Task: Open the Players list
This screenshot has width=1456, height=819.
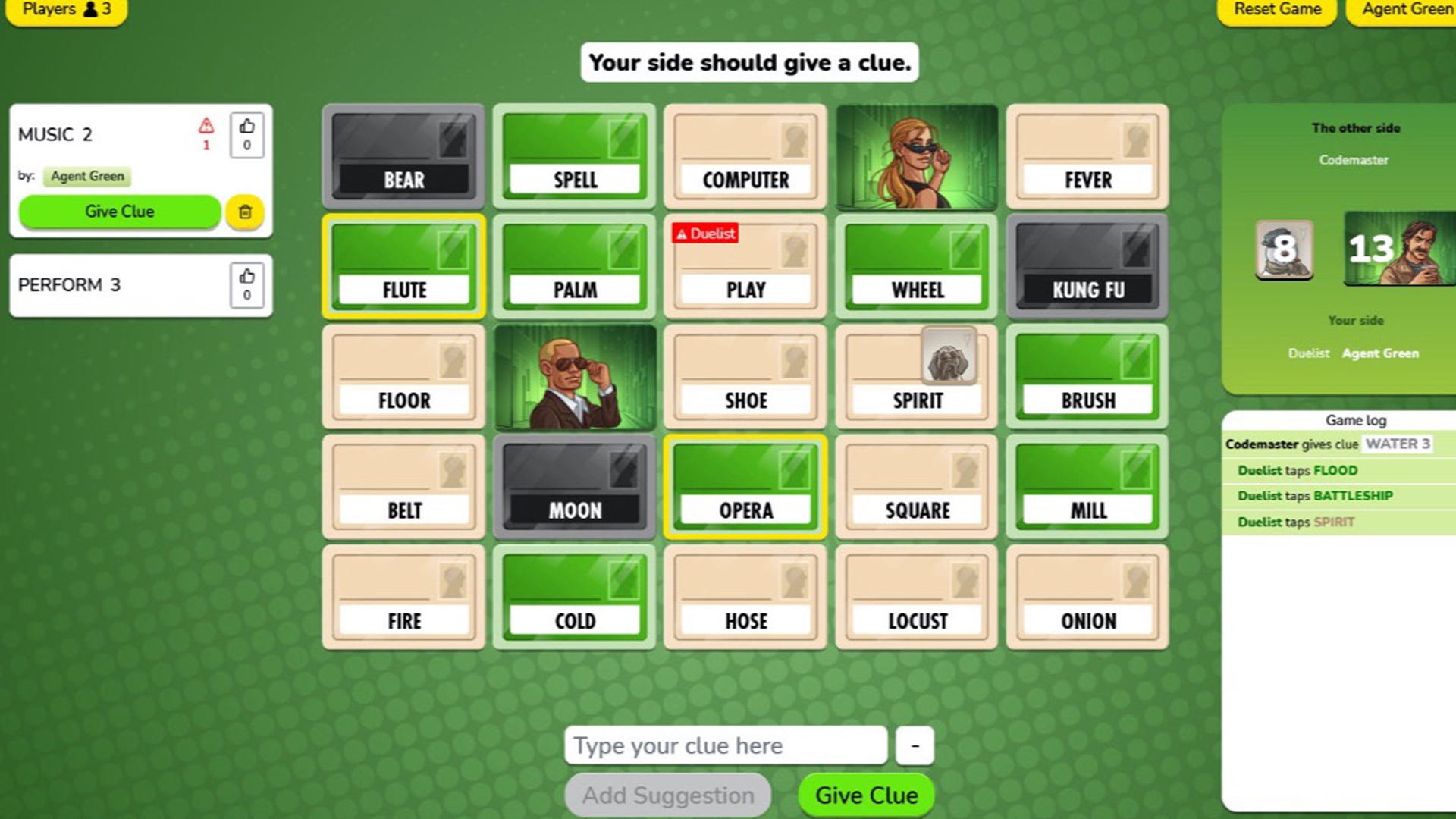Action: (x=64, y=10)
